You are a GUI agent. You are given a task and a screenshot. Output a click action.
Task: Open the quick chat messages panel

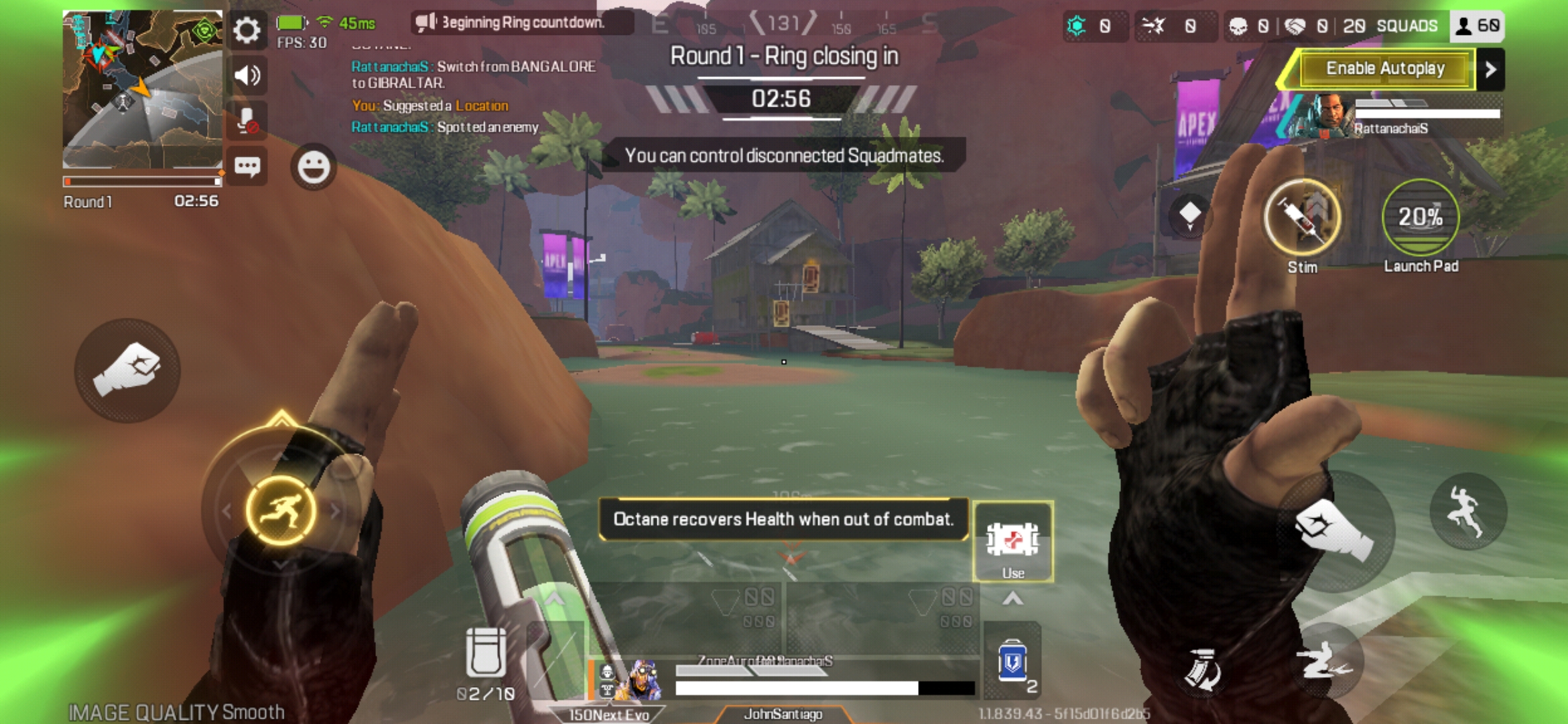[x=248, y=164]
